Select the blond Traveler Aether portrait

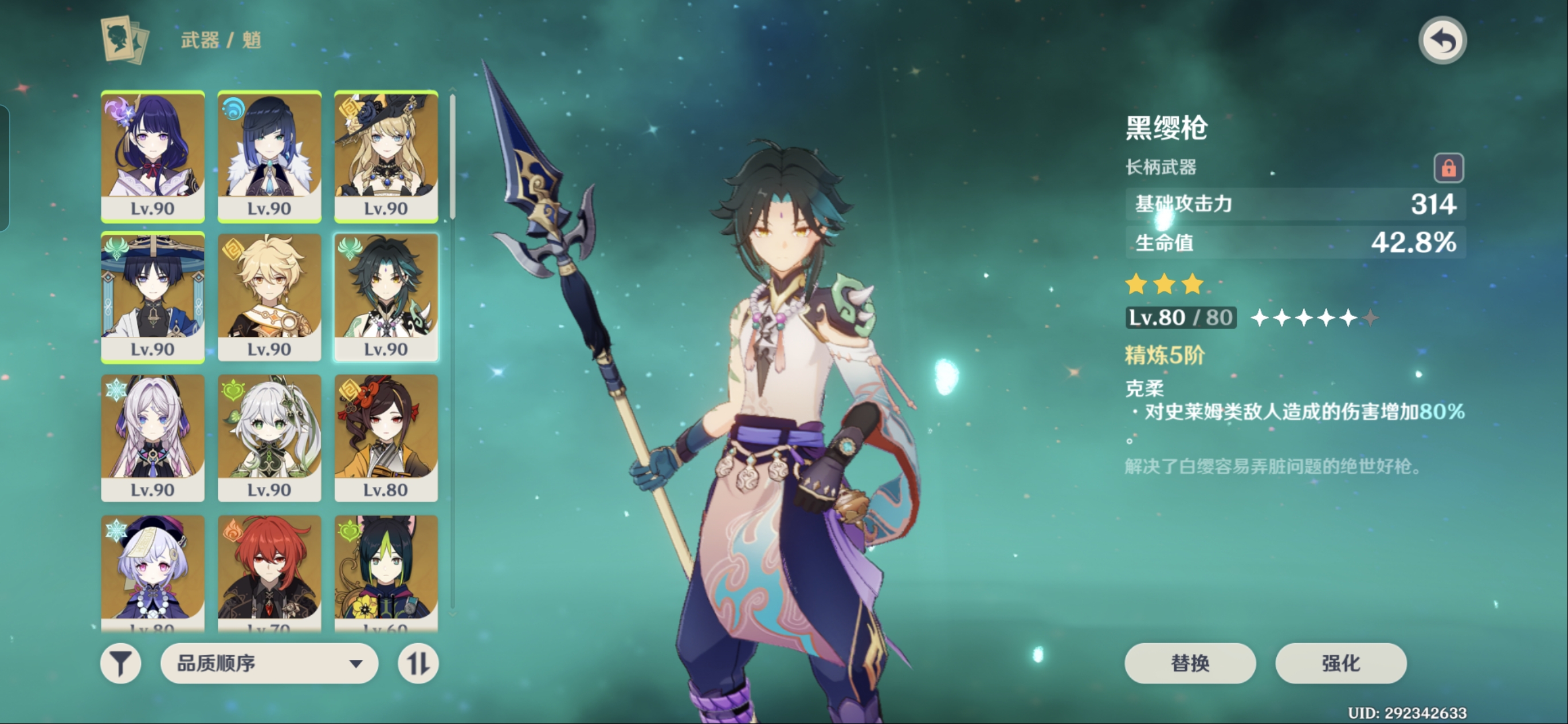(269, 297)
